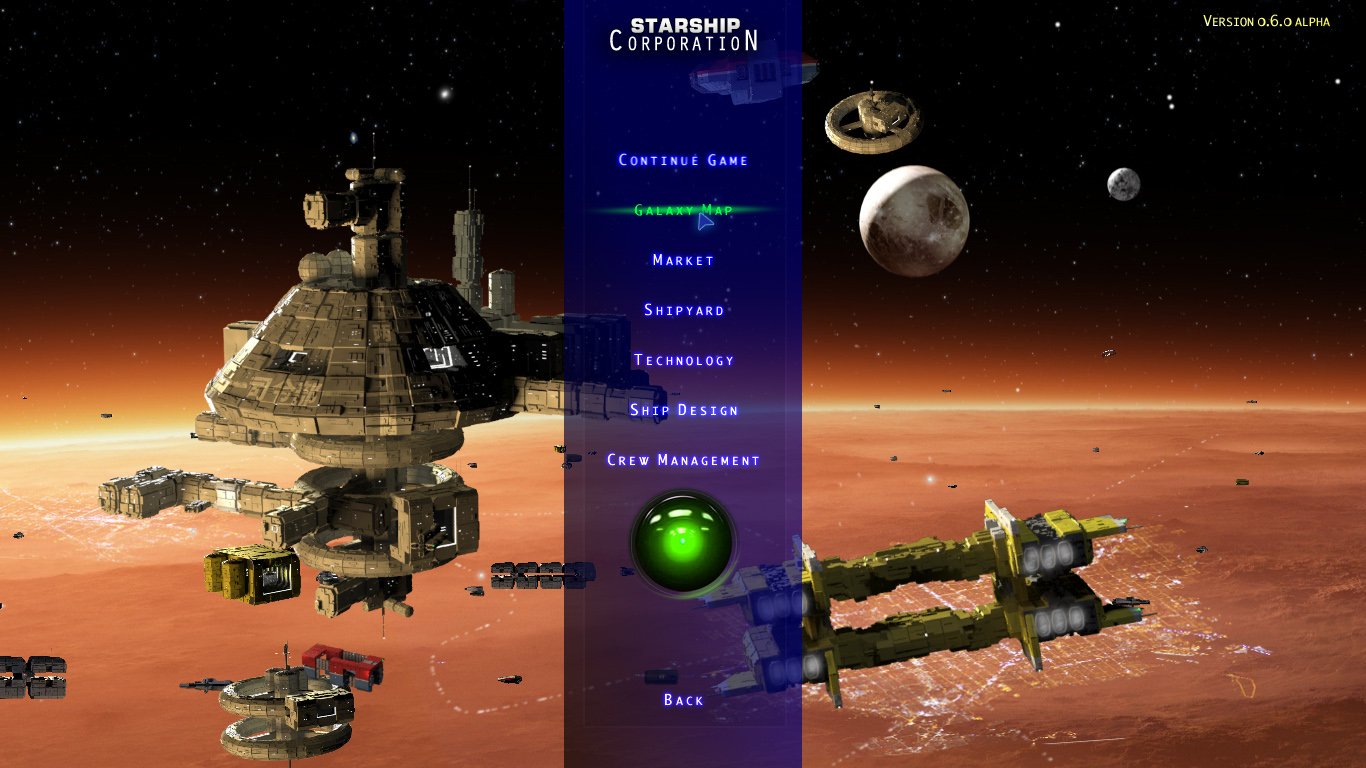The width and height of the screenshot is (1366, 768).
Task: Open the Technology screen
Action: pyautogui.click(x=683, y=359)
